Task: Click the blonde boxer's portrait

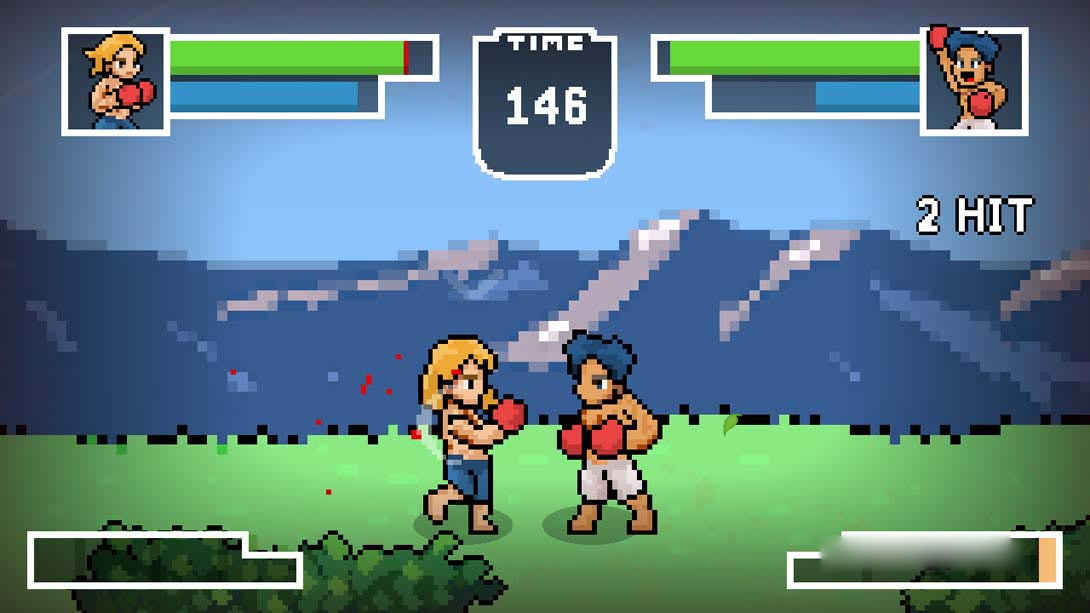Action: pos(115,81)
